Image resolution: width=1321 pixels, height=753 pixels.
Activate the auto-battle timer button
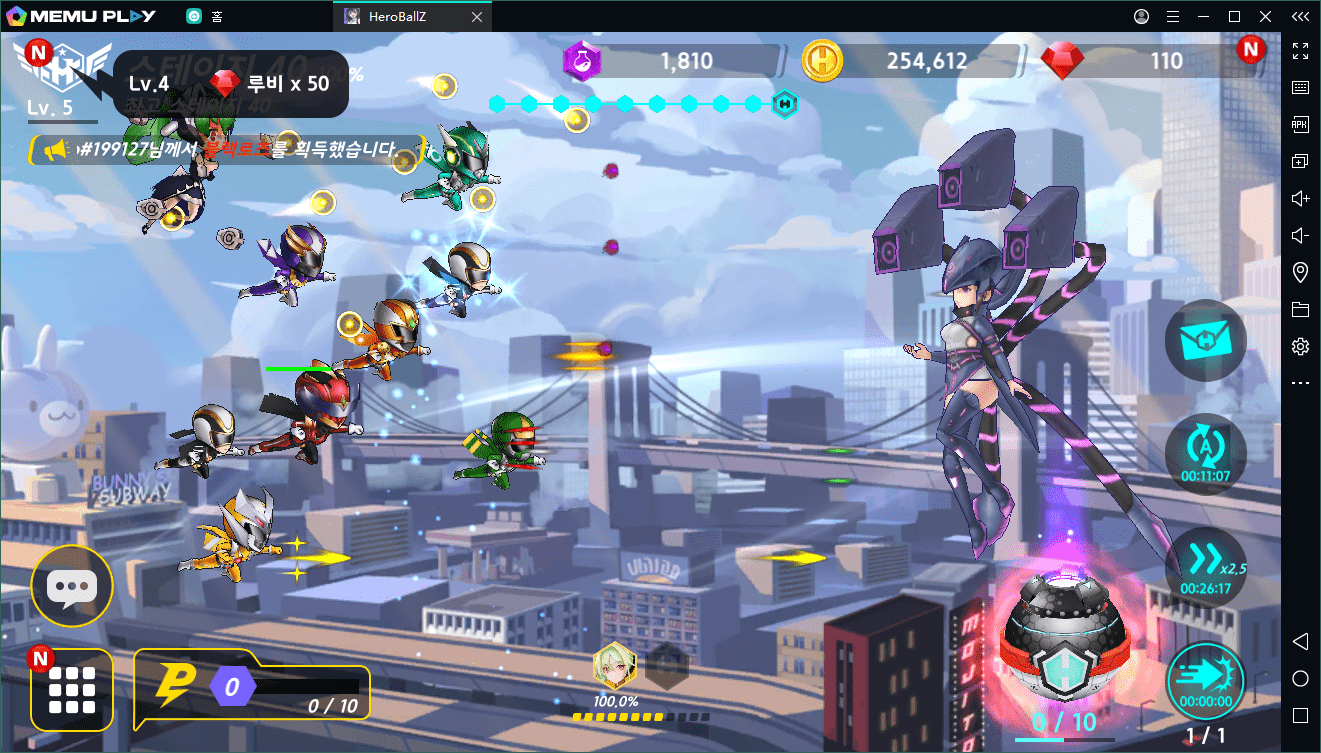tap(1206, 454)
